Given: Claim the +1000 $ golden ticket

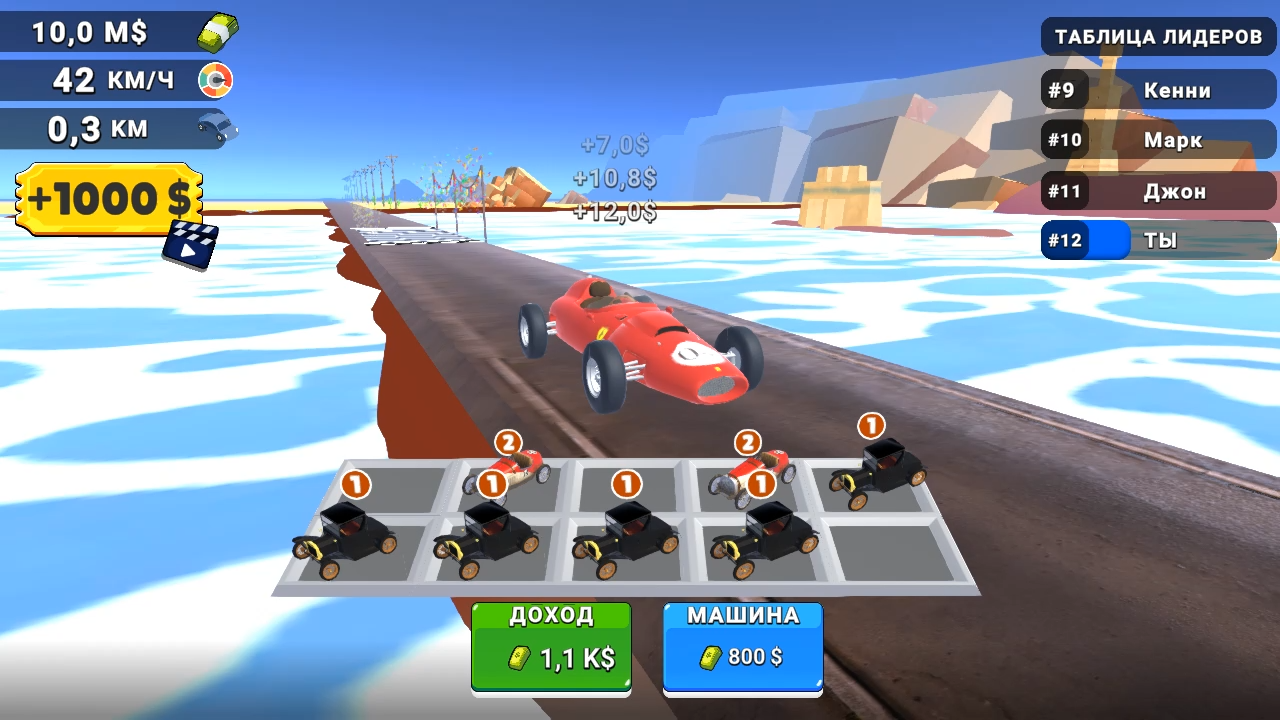Looking at the screenshot, I should click(x=105, y=198).
